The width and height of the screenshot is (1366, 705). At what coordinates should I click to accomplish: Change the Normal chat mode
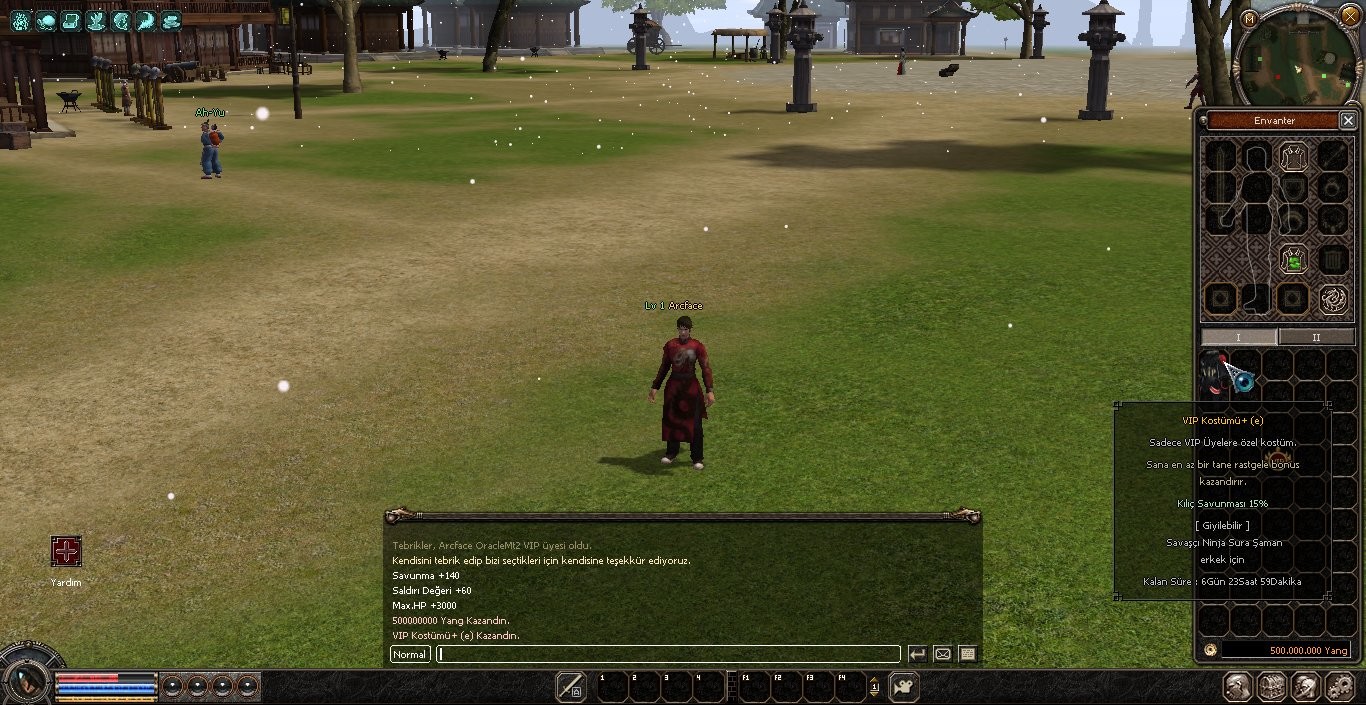[x=410, y=654]
